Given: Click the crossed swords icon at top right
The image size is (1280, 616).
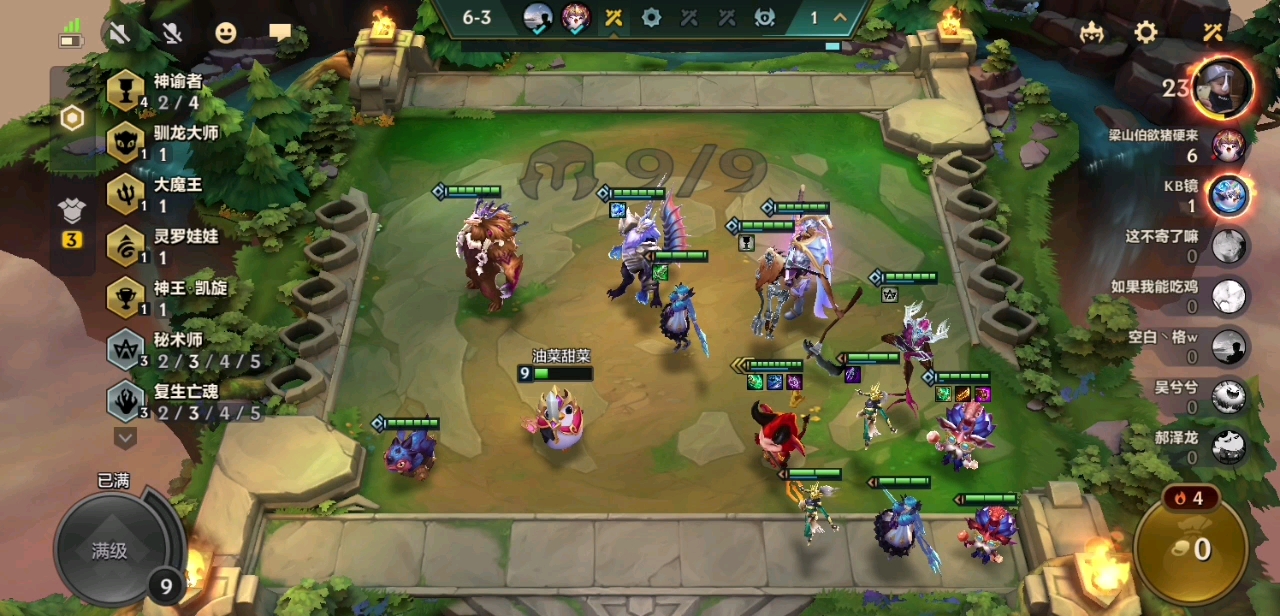Looking at the screenshot, I should [x=1213, y=32].
